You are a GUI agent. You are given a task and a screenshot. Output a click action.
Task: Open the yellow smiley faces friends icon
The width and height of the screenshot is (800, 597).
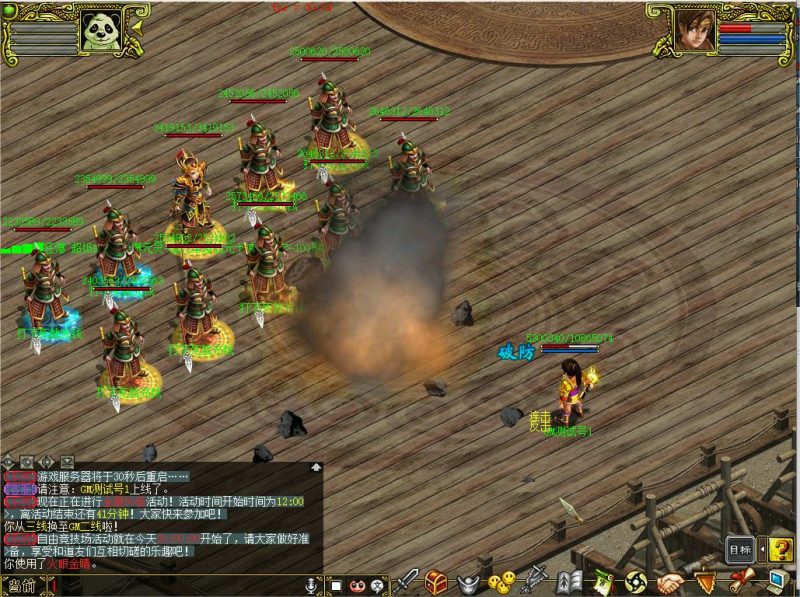point(502,581)
